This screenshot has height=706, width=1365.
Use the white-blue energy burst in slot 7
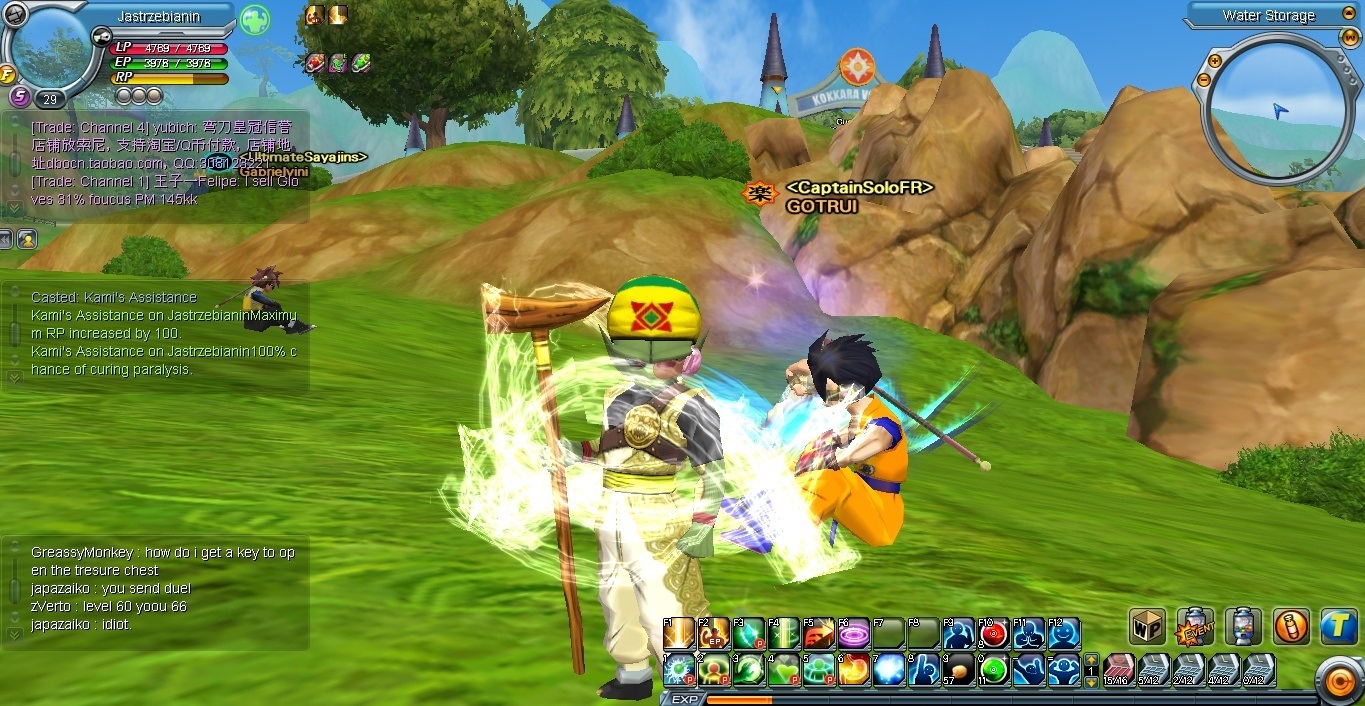pyautogui.click(x=889, y=669)
